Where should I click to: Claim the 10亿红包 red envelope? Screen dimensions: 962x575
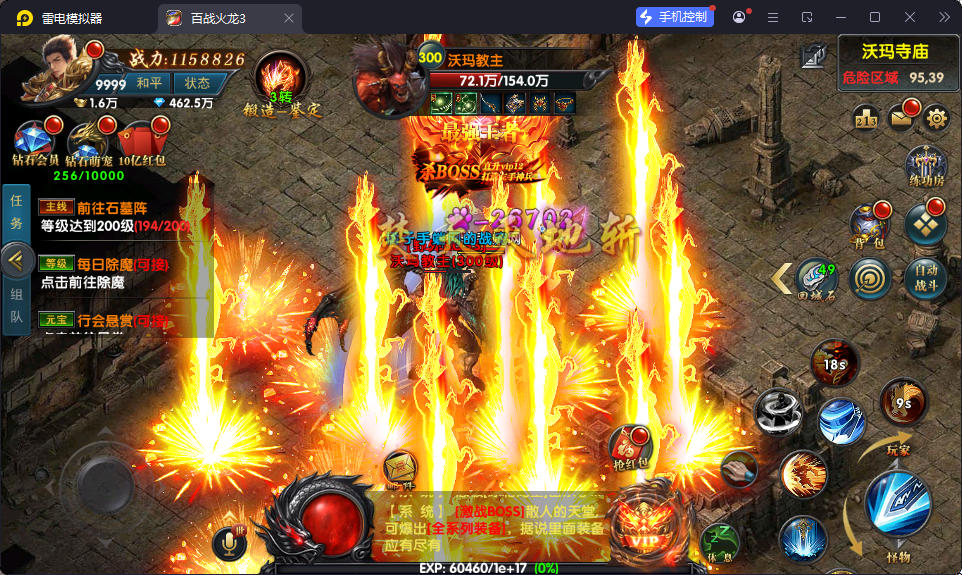(141, 139)
